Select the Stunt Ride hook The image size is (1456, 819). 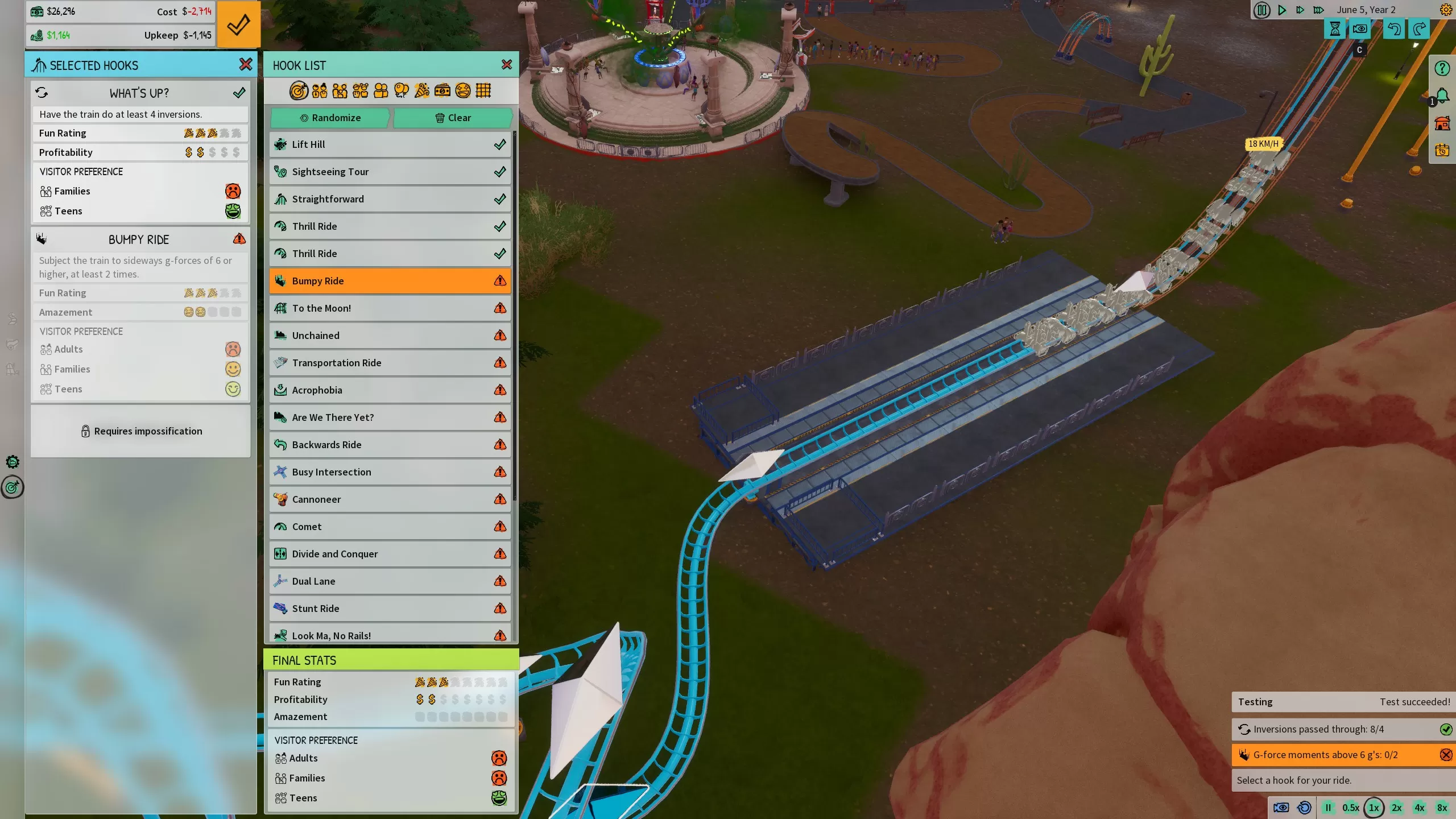coord(390,609)
